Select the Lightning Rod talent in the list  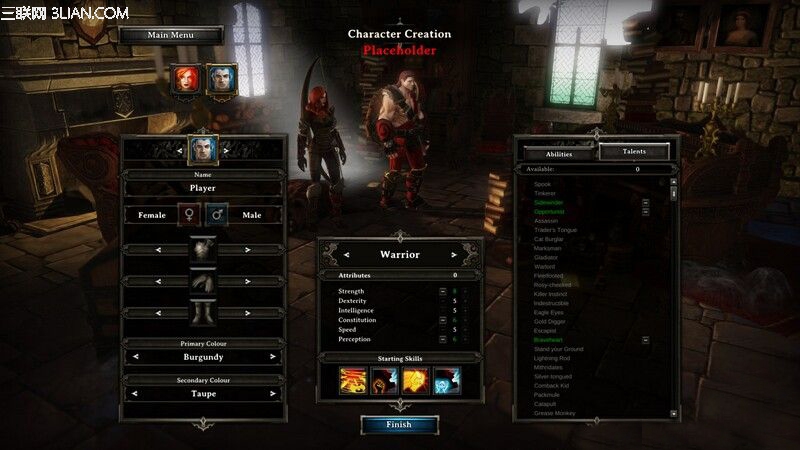(553, 358)
